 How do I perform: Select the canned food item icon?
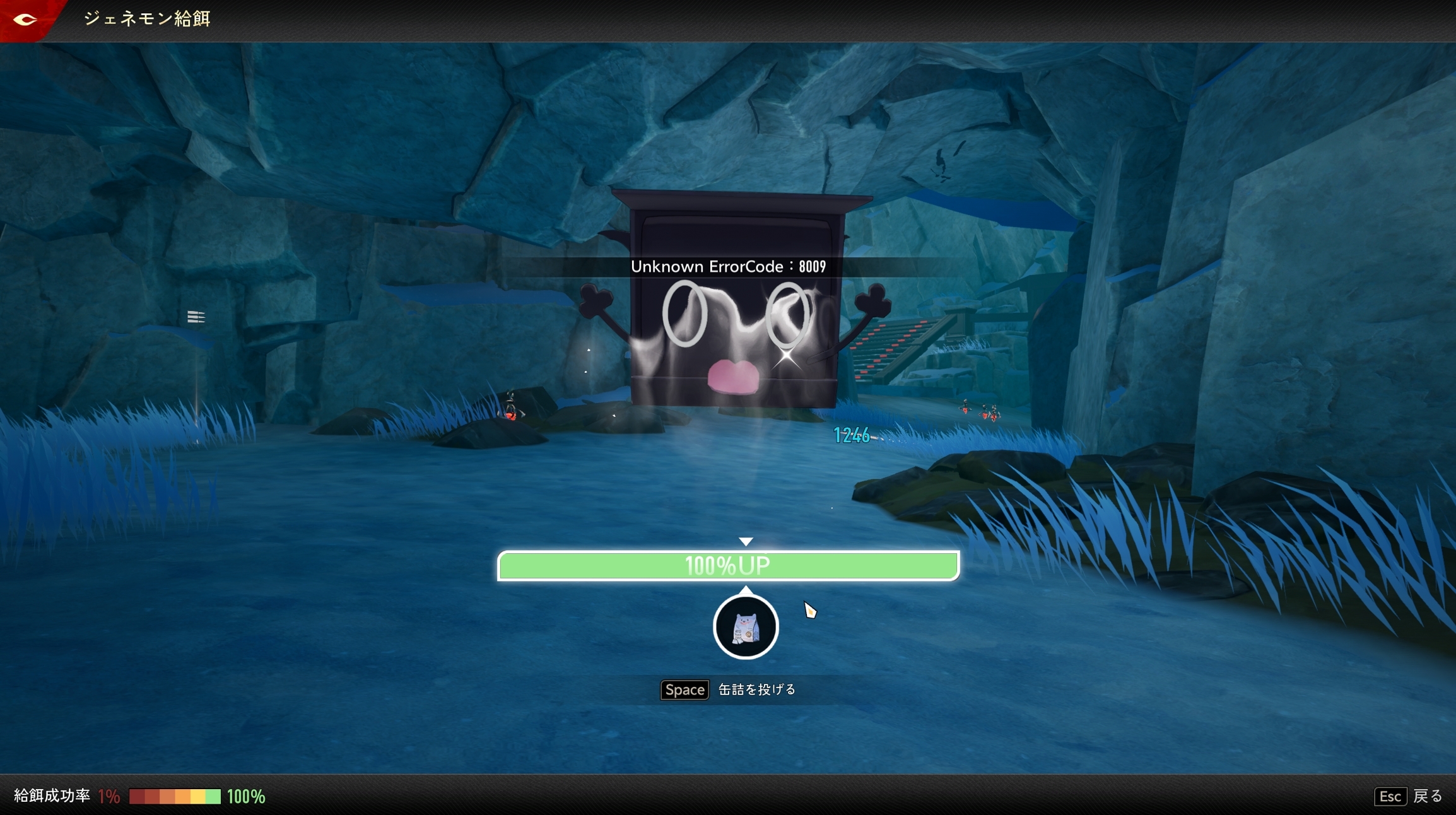(x=746, y=627)
